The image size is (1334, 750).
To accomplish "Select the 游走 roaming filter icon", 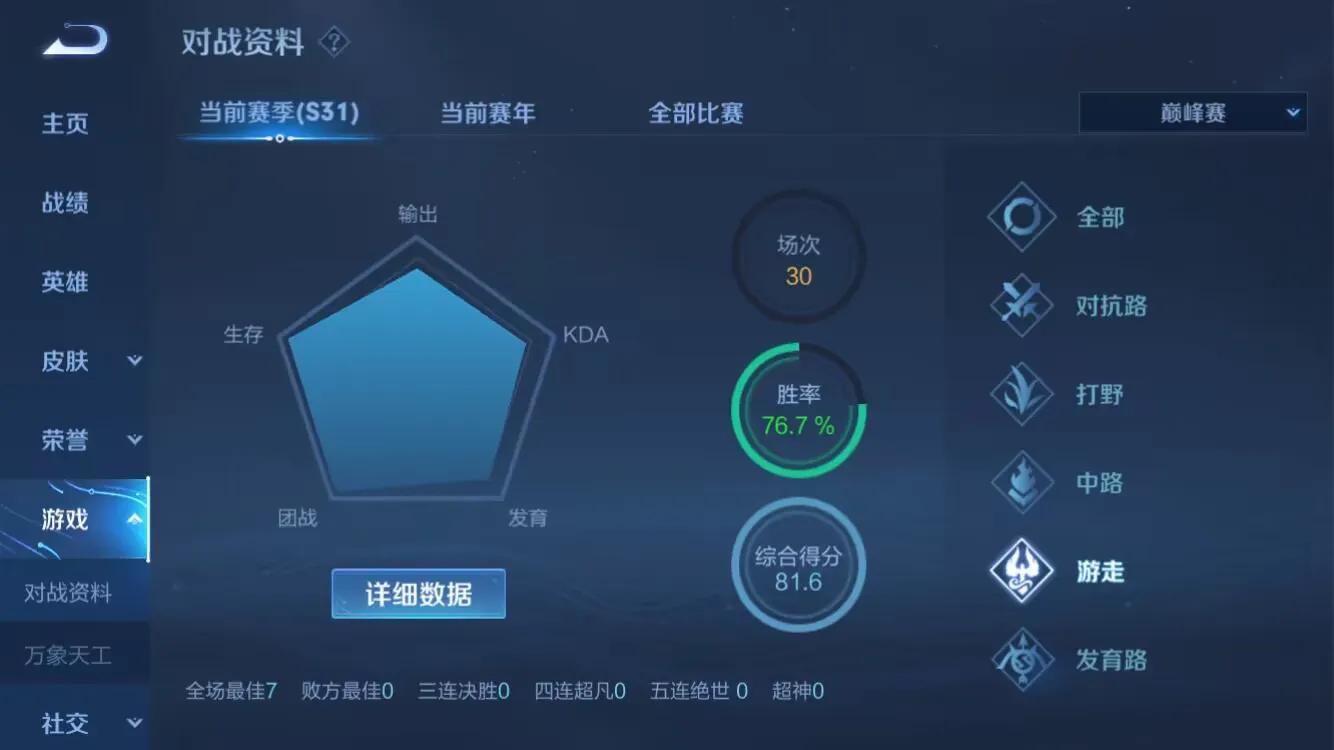I will pyautogui.click(x=1021, y=571).
